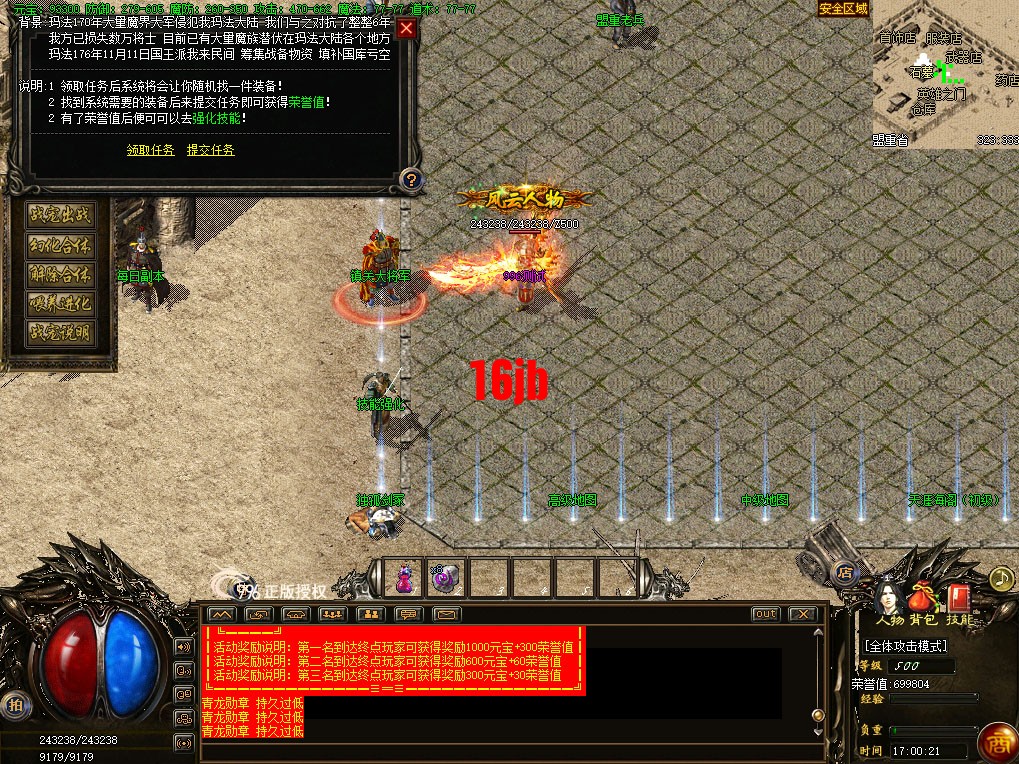Viewport: 1019px width, 764px height.
Task: Choose the 幻化合体 fusion button
Action: [60, 245]
